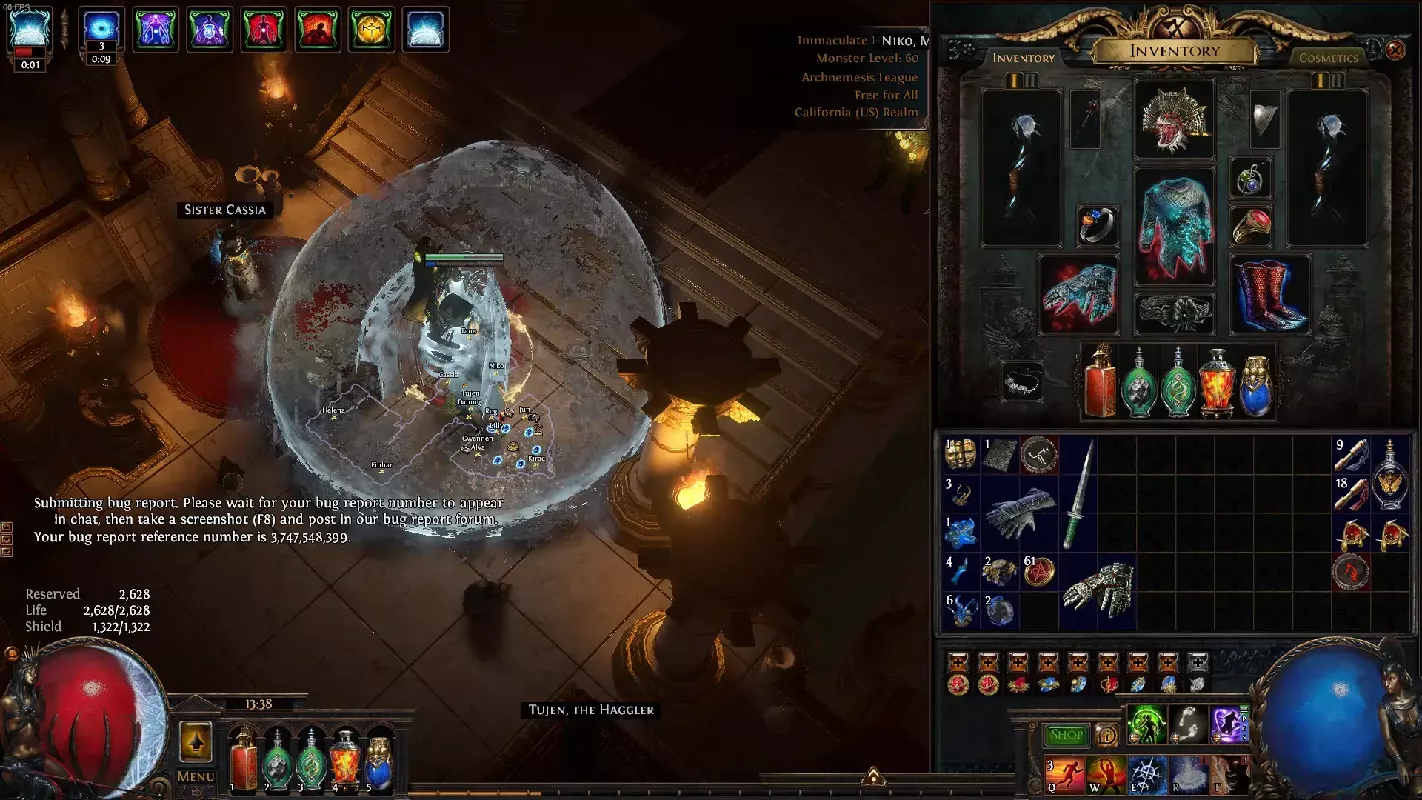
Task: Click the yellow level-up arrow button
Action: point(196,741)
